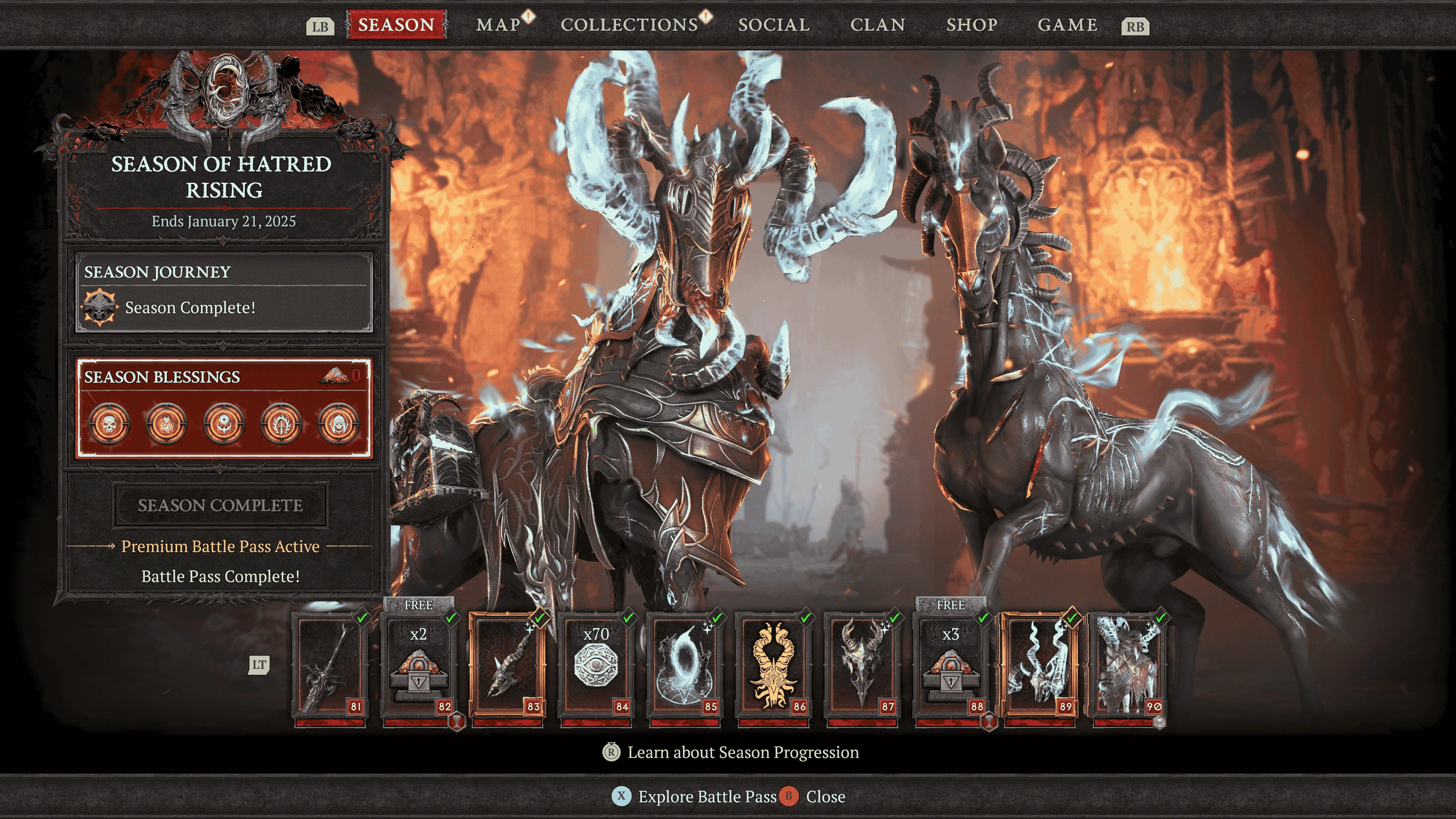Go to the Social tab
Viewport: 1456px width, 819px height.
coord(774,25)
